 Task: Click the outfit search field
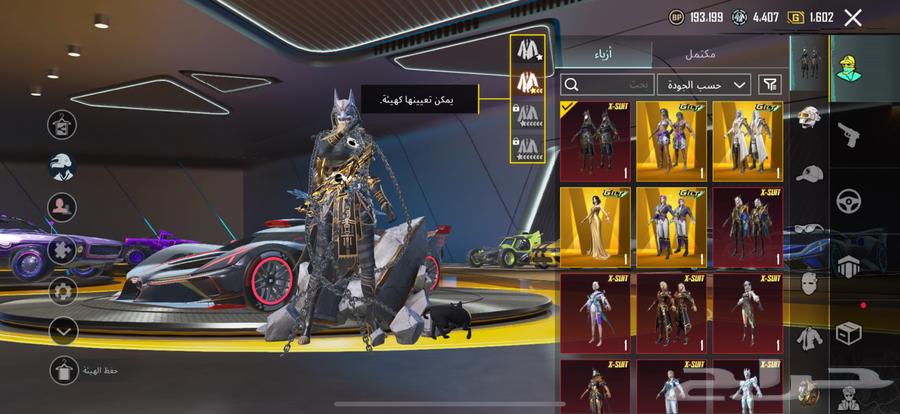(x=605, y=85)
